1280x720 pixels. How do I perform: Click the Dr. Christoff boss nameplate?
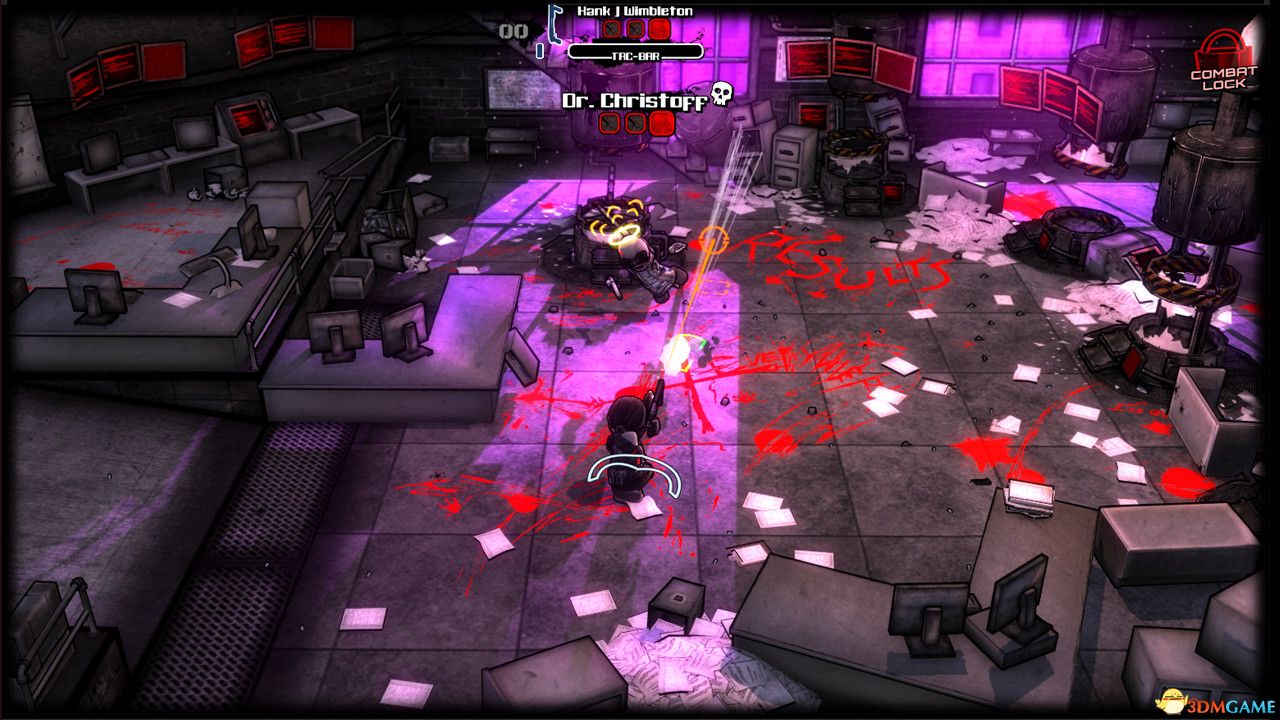pos(636,100)
